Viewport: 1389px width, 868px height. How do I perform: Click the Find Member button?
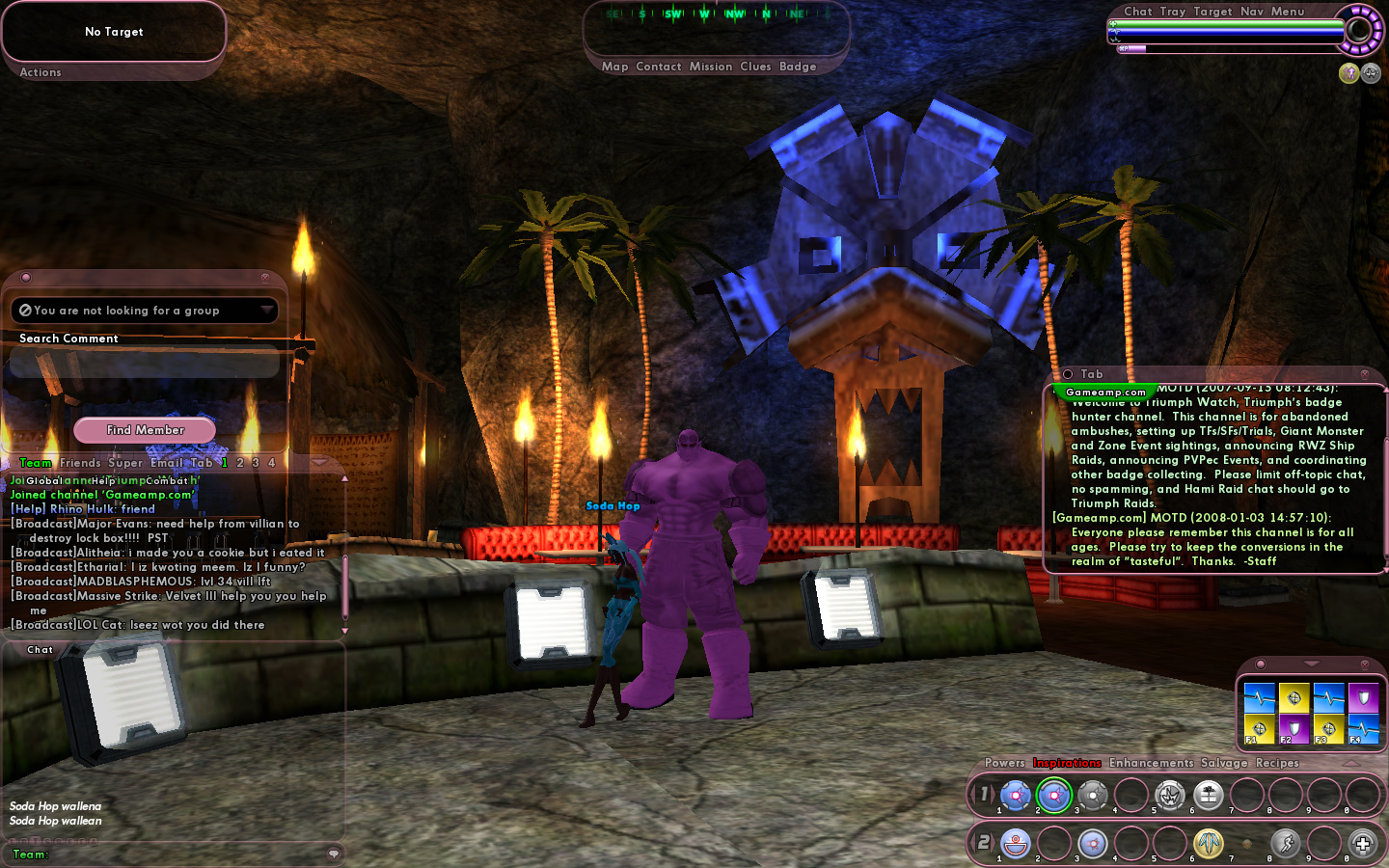coord(145,430)
